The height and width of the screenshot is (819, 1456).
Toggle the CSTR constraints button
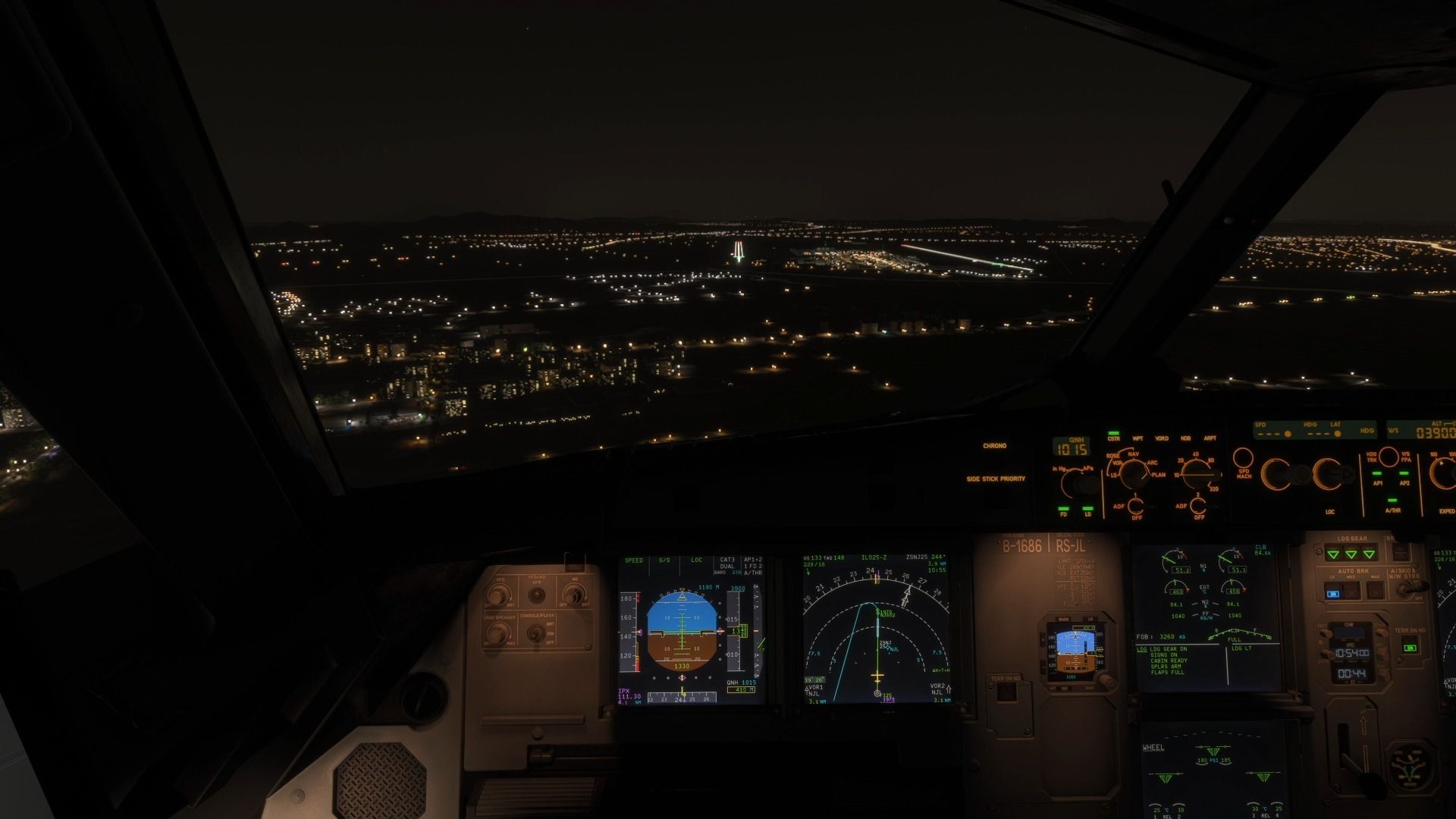click(1113, 435)
